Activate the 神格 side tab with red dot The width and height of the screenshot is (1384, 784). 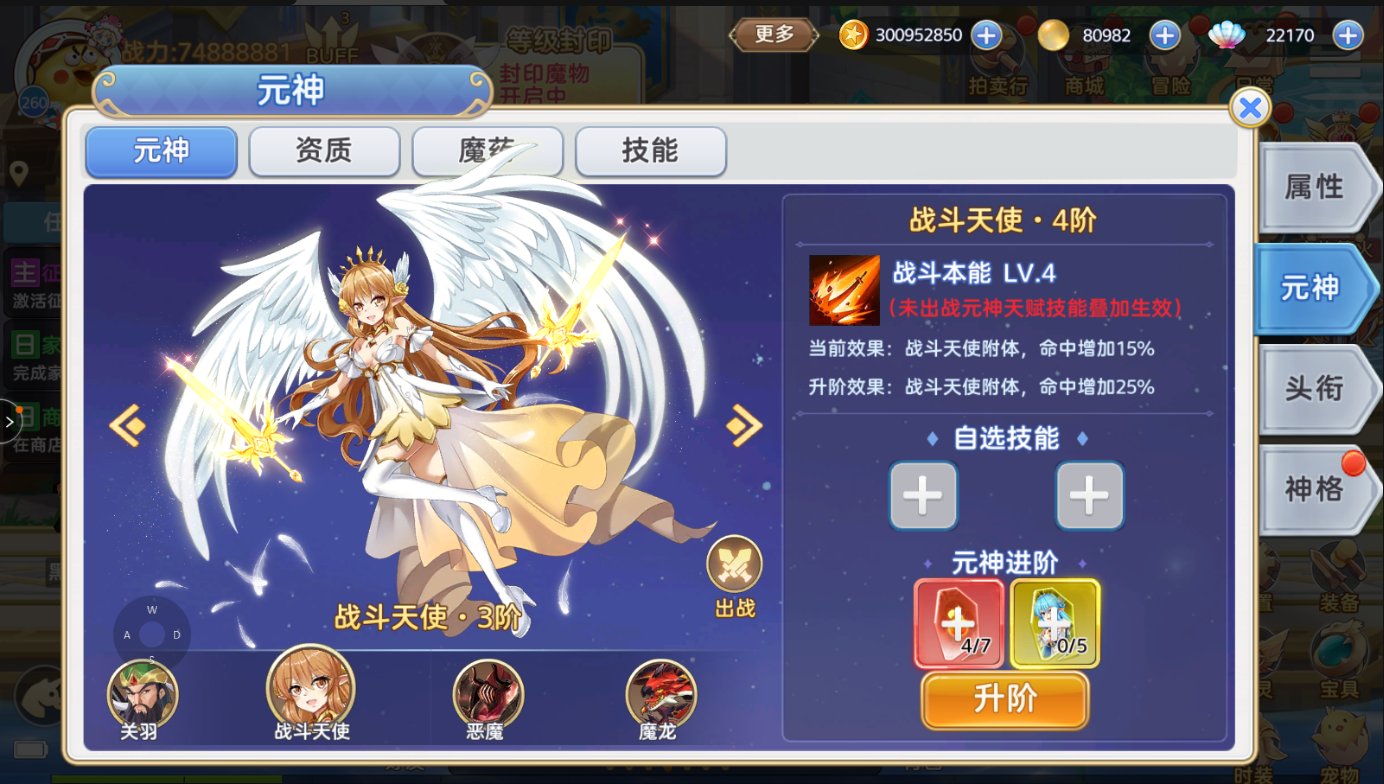click(x=1314, y=489)
